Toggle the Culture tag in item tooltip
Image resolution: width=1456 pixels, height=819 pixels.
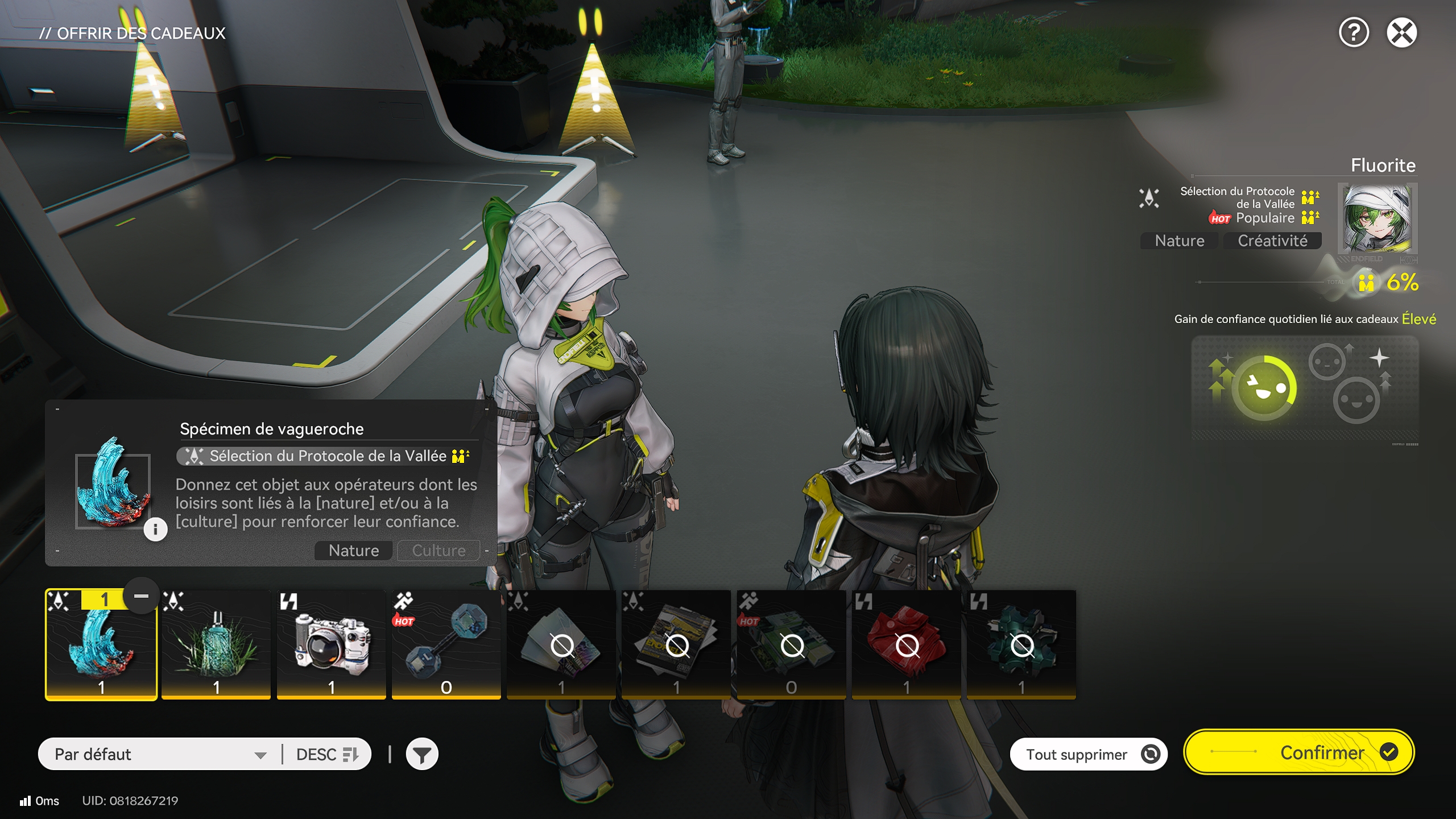point(438,550)
